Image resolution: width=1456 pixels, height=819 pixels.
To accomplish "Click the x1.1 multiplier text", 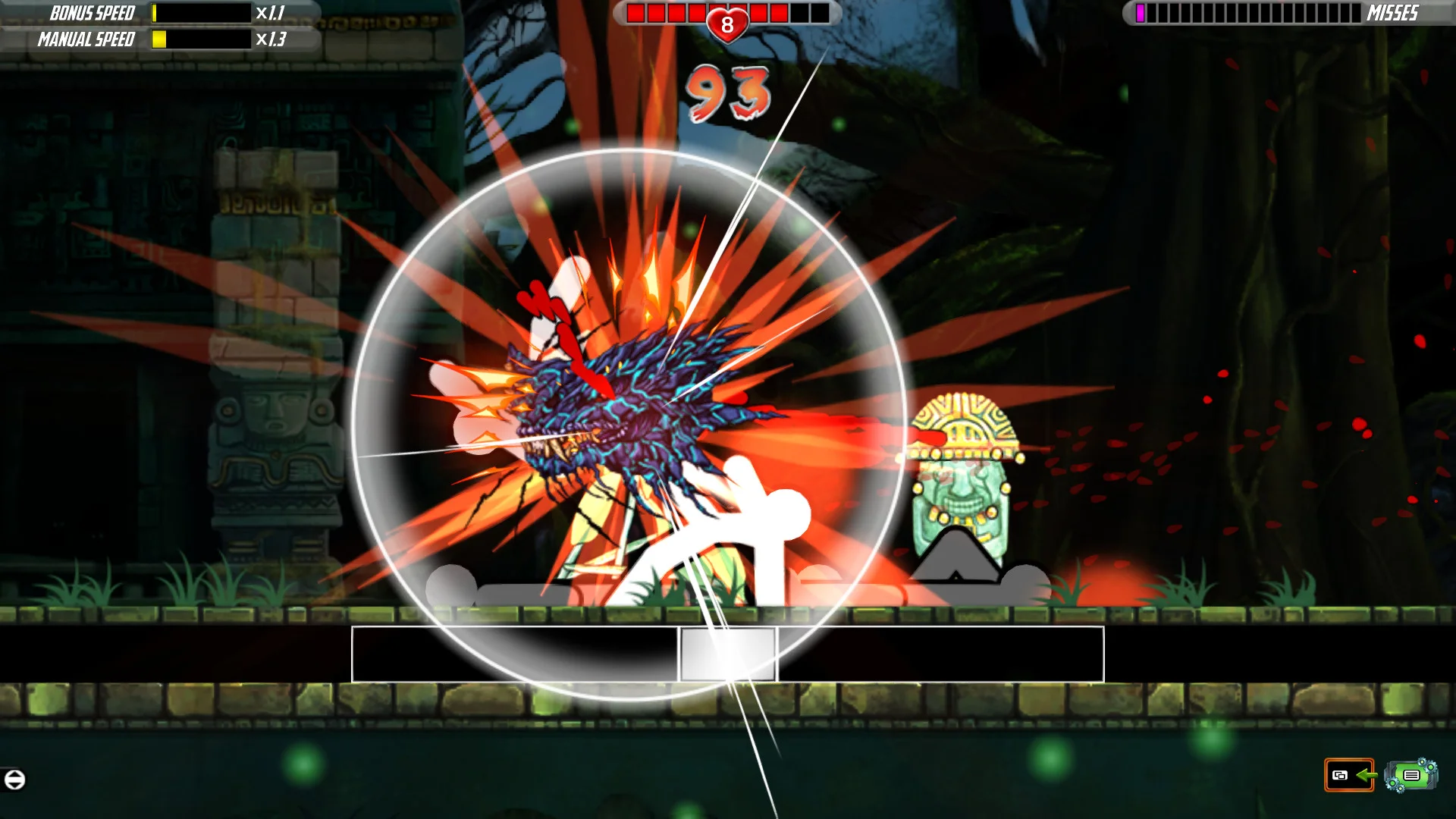I will pos(269,13).
